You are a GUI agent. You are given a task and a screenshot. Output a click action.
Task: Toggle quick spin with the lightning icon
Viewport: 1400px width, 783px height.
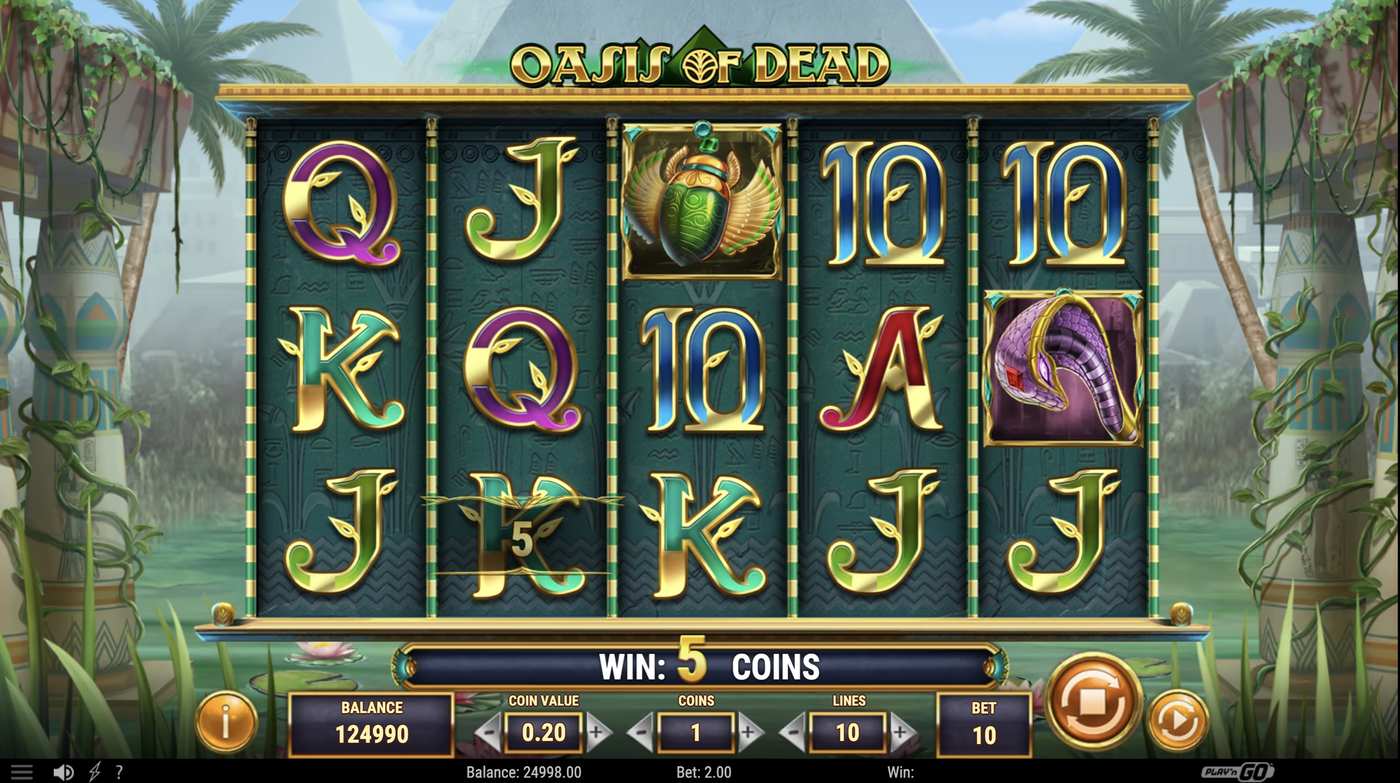click(x=93, y=770)
